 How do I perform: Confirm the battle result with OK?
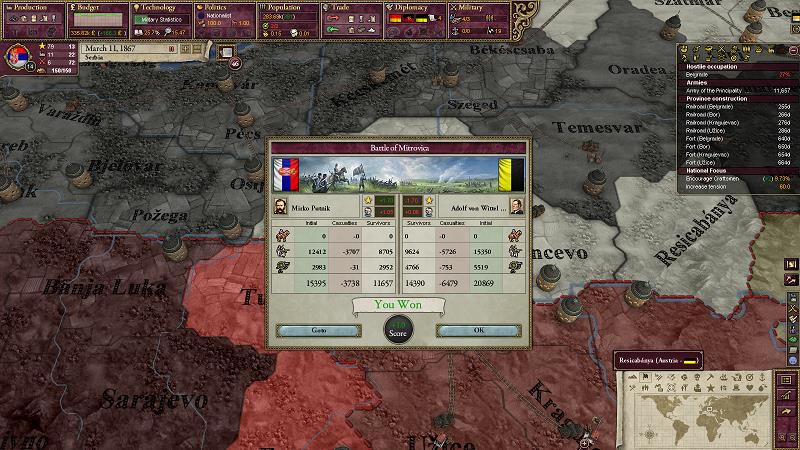(x=478, y=330)
